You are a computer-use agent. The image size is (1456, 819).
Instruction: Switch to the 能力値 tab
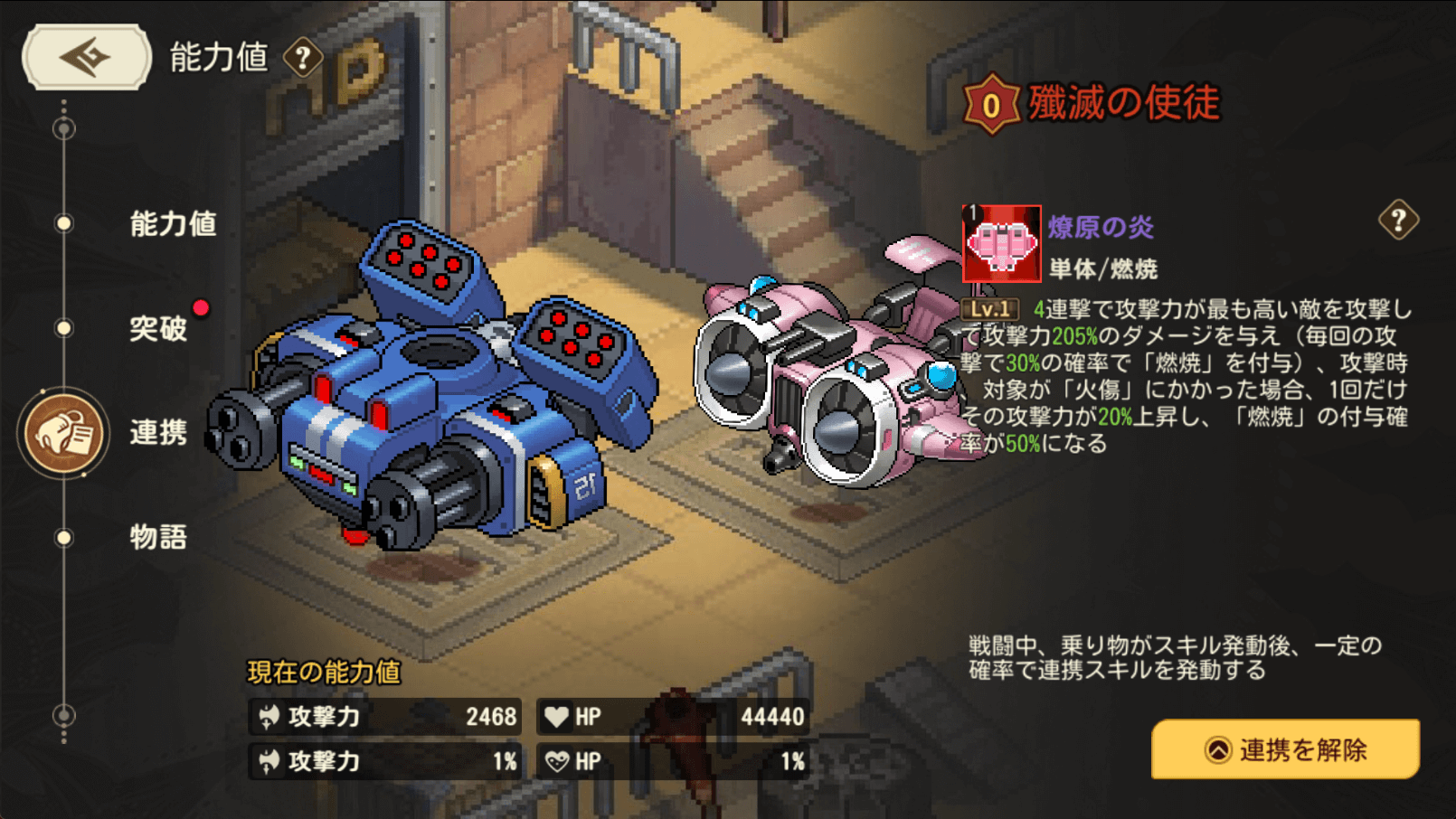click(x=172, y=223)
